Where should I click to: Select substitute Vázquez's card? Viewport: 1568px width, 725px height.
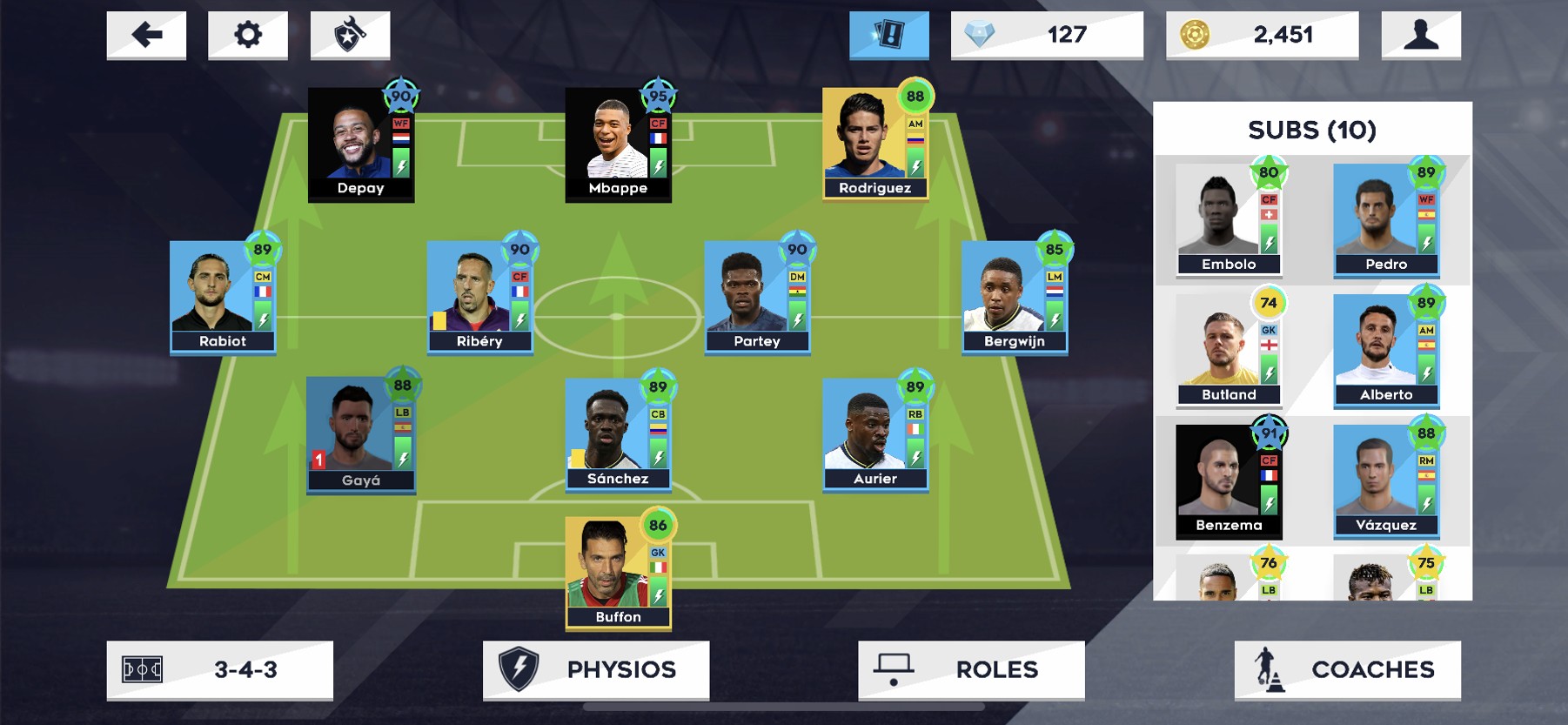[x=1386, y=481]
